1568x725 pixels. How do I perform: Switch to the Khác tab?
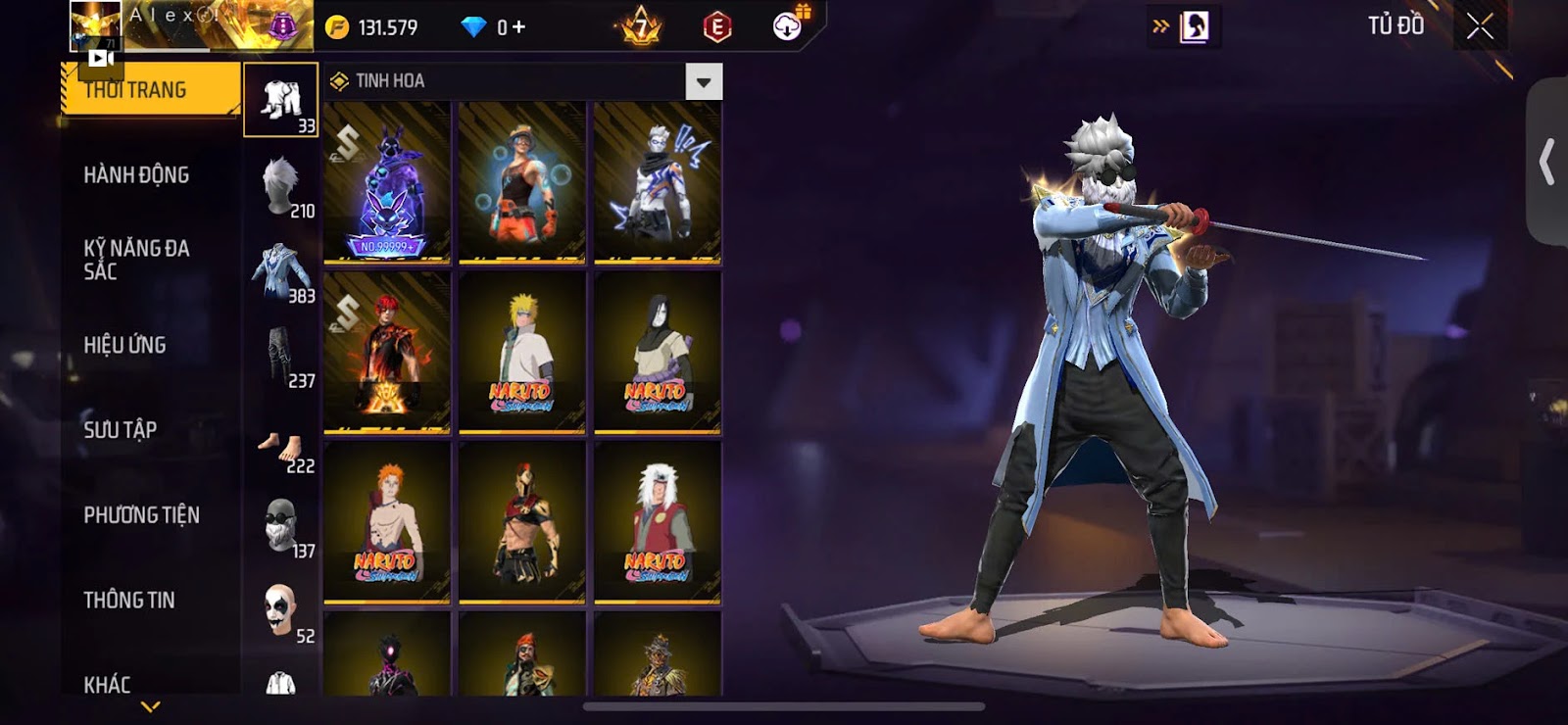107,684
